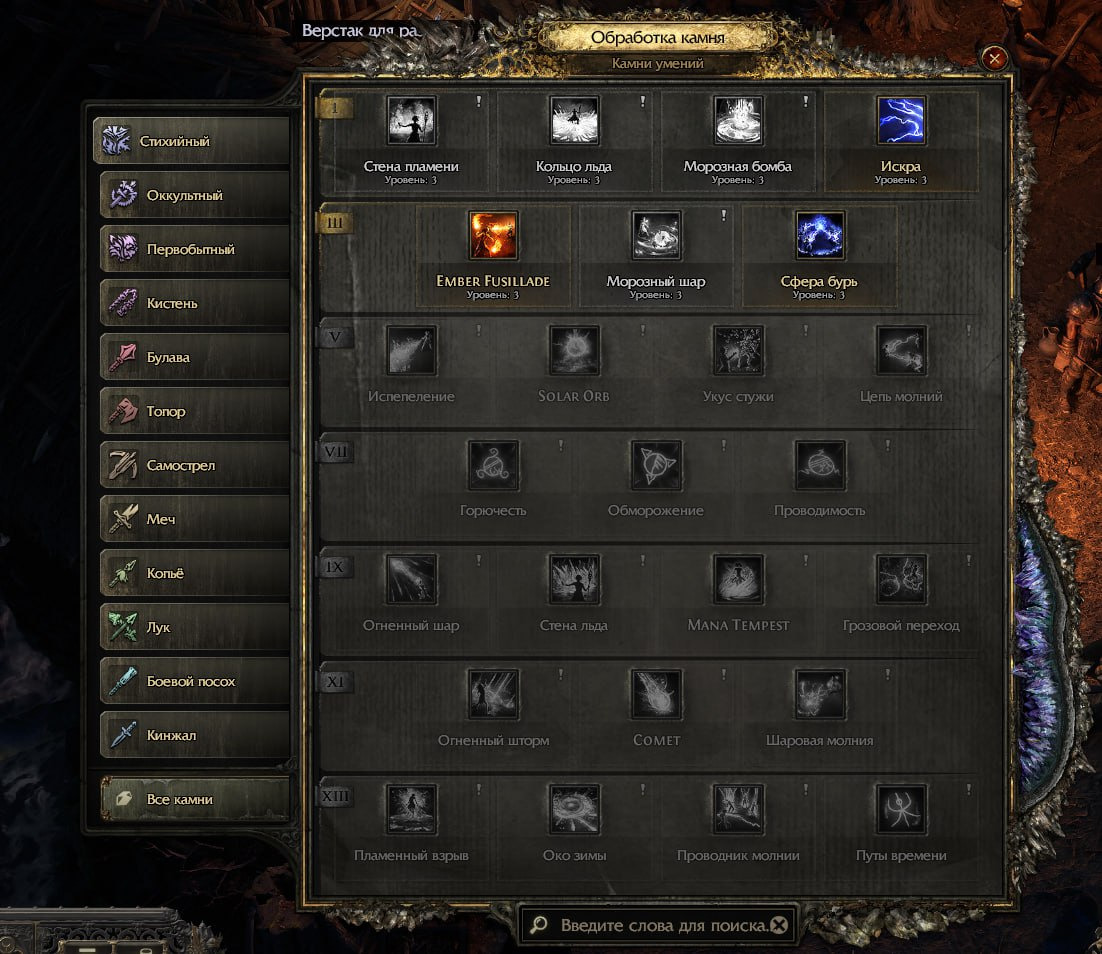Click the search words input field
The width and height of the screenshot is (1102, 954).
coord(660,925)
